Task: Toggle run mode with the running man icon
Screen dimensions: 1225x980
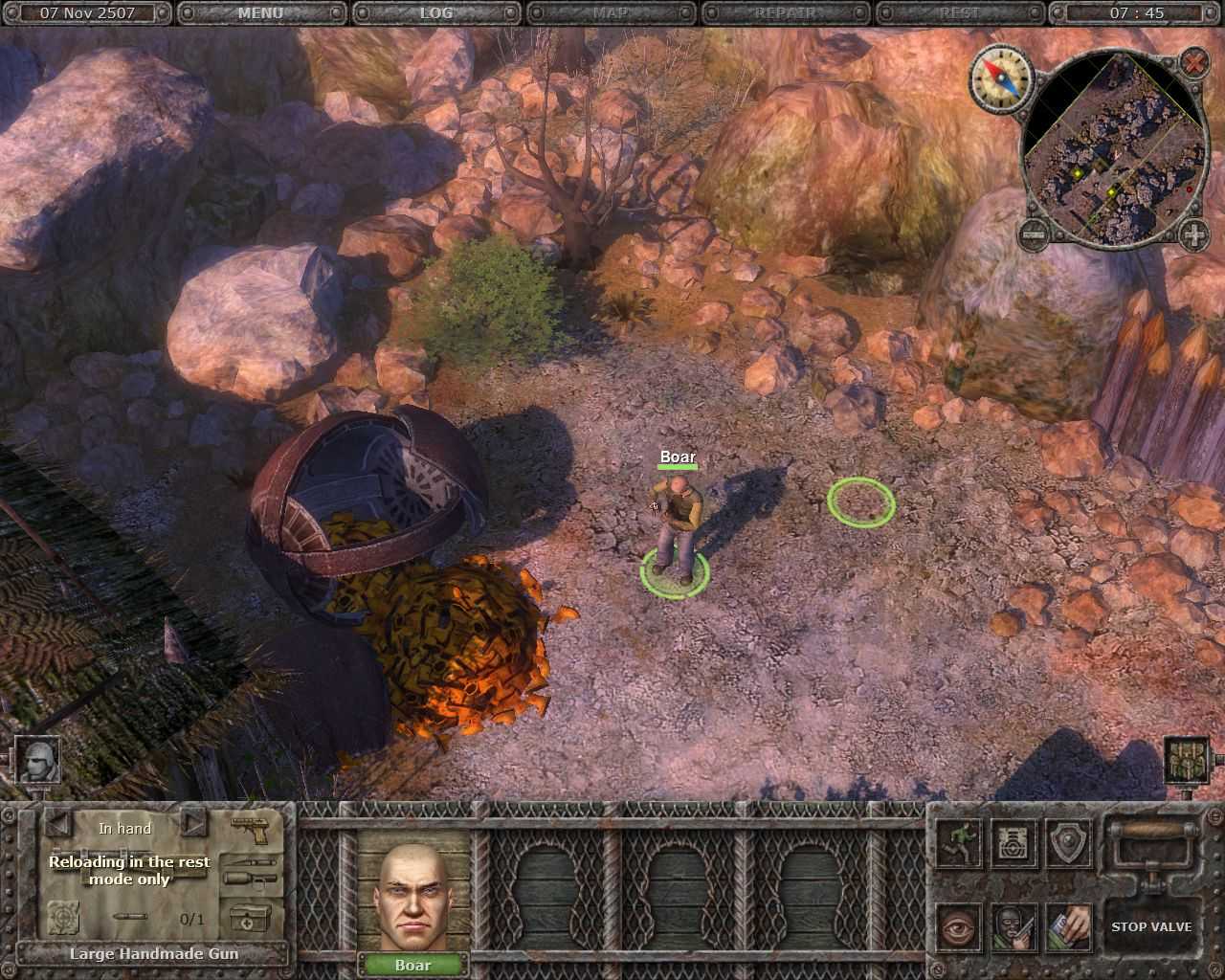Action: (958, 845)
